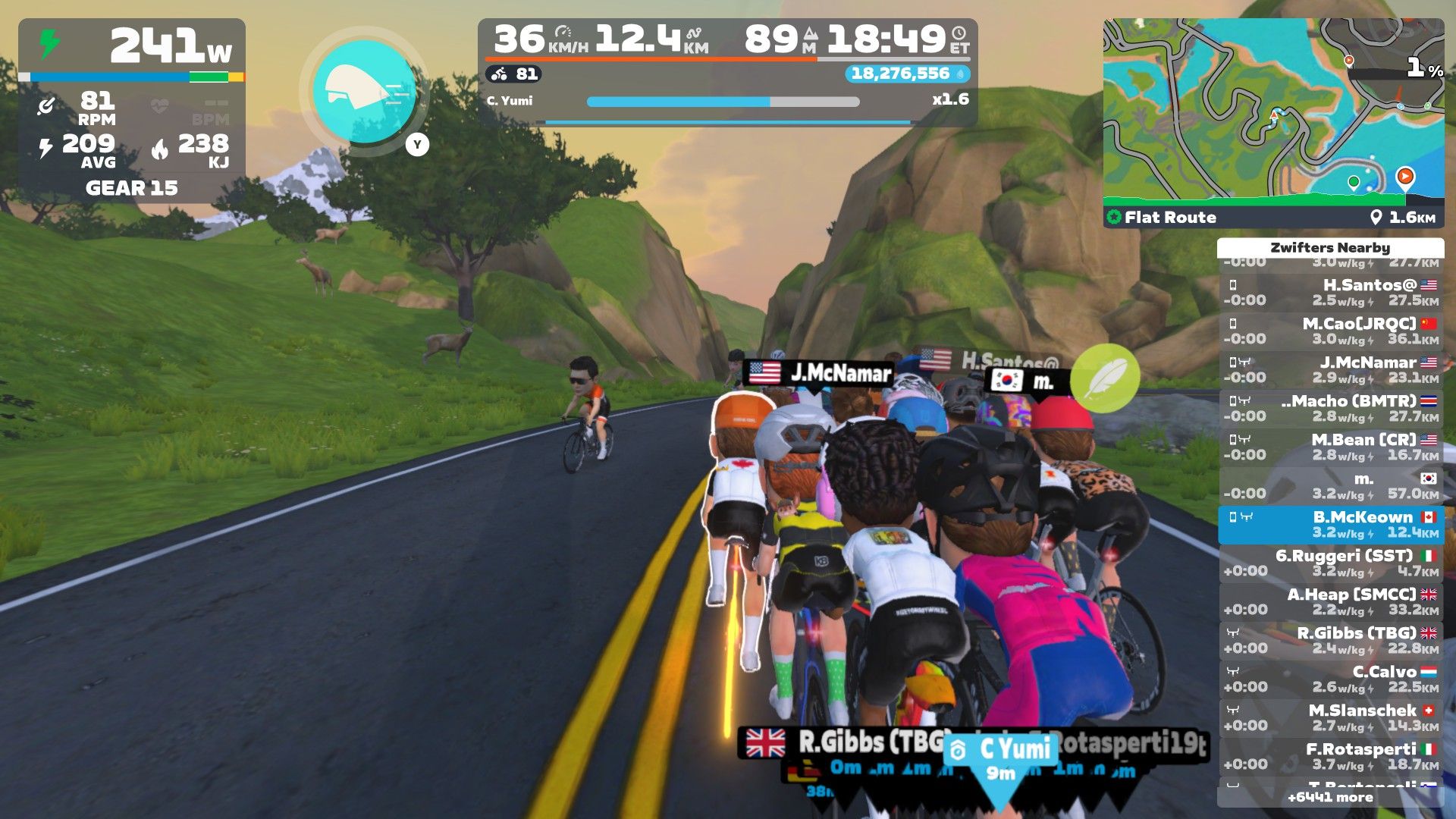Click the highlighted B.McKeown row

point(1331,525)
